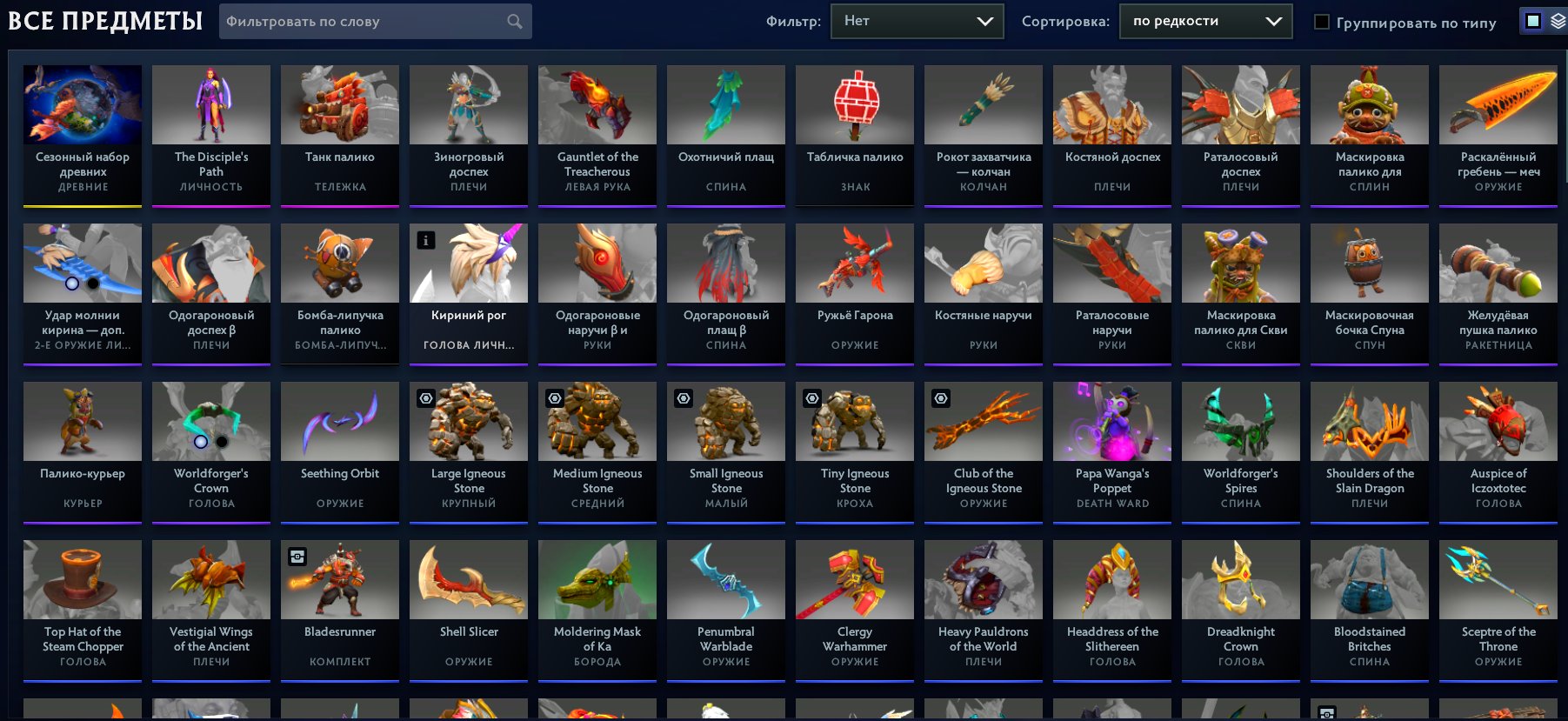Click the gem socket icon on Tiny Igneous Stone
This screenshot has width=1568, height=721.
(x=811, y=398)
